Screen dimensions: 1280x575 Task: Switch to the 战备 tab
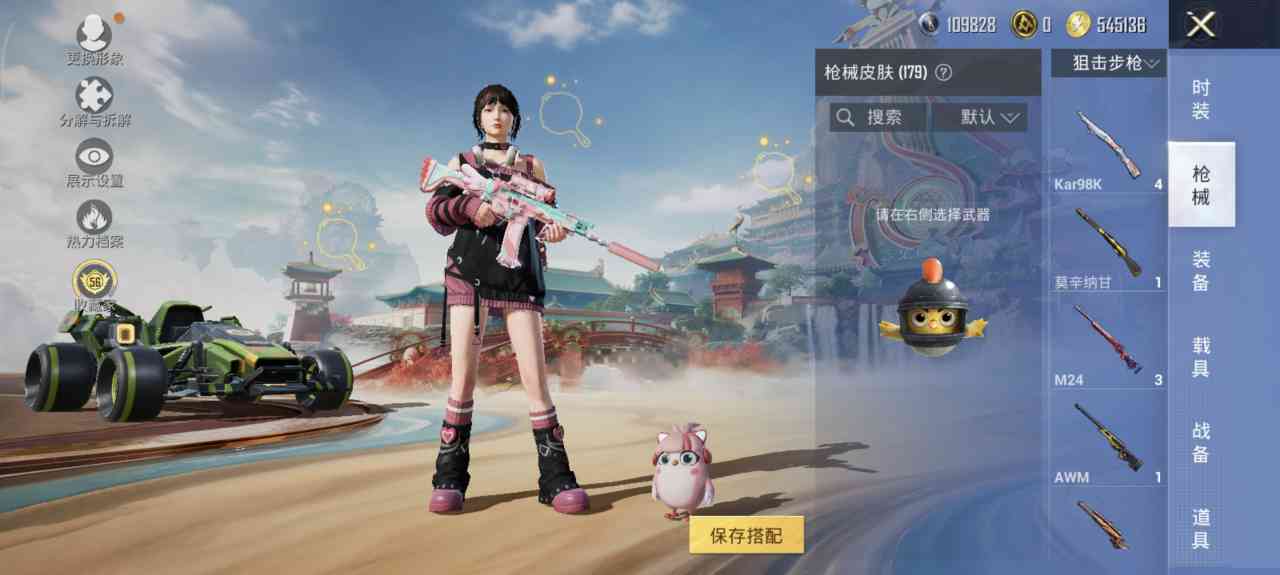[1201, 442]
